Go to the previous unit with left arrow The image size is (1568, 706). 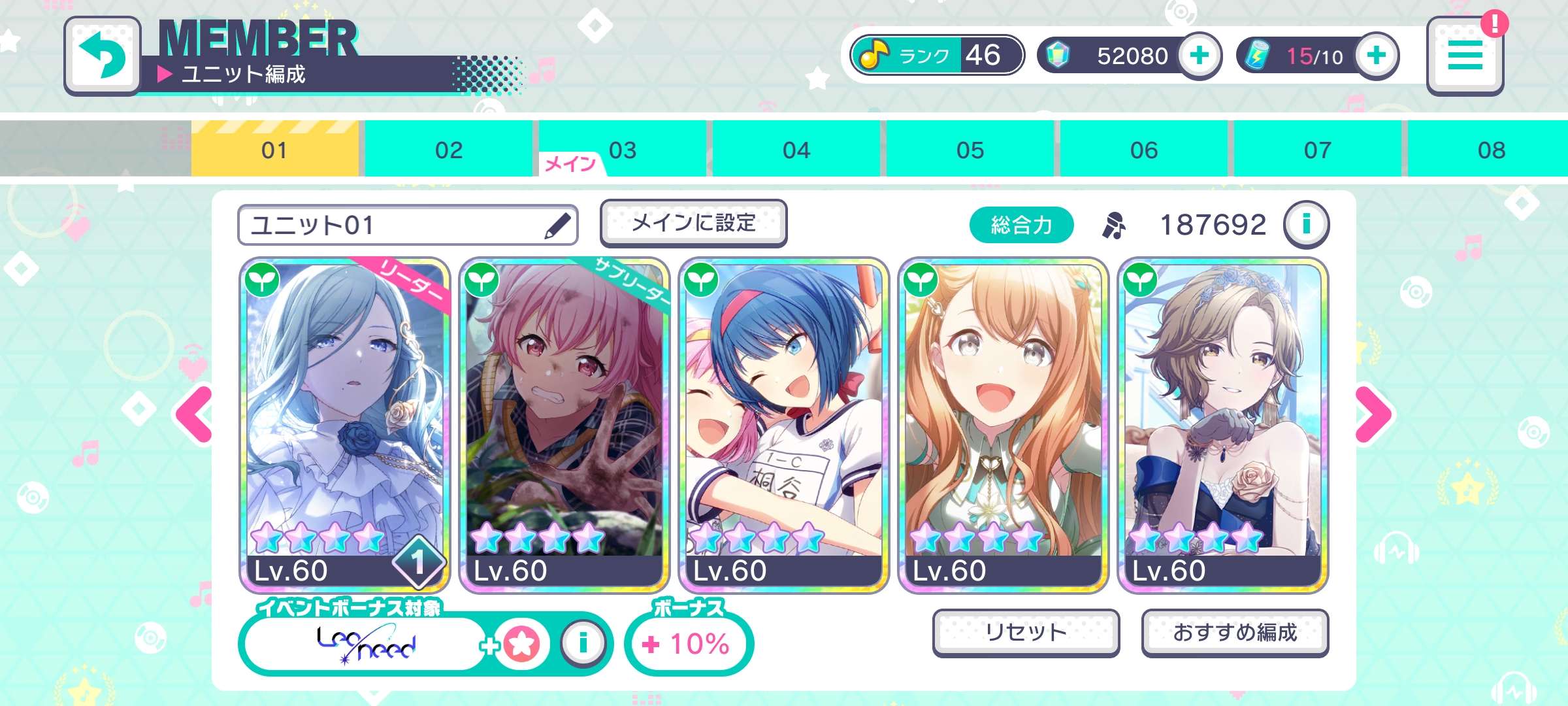pyautogui.click(x=195, y=414)
